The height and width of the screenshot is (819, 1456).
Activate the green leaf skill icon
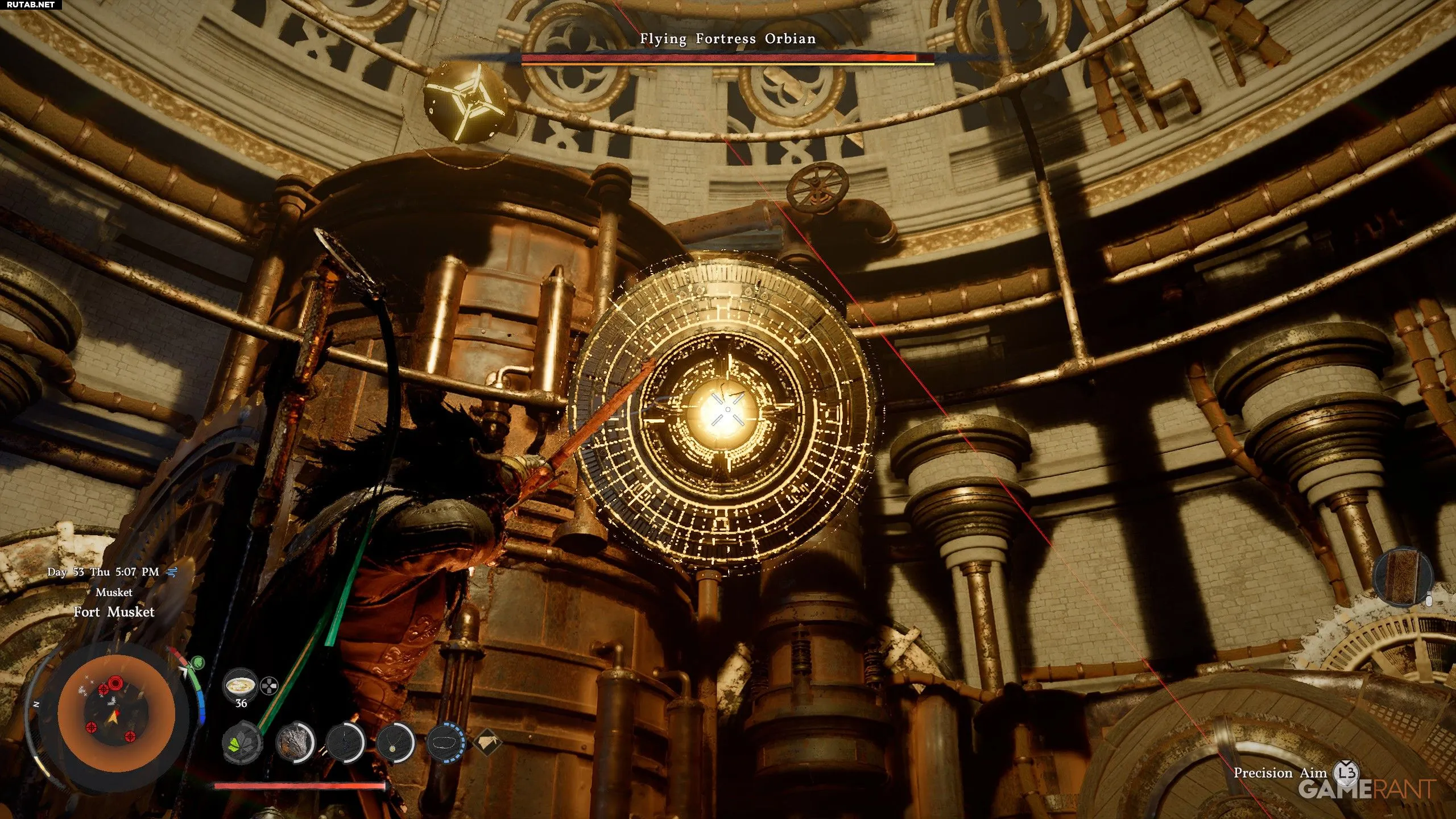[241, 744]
